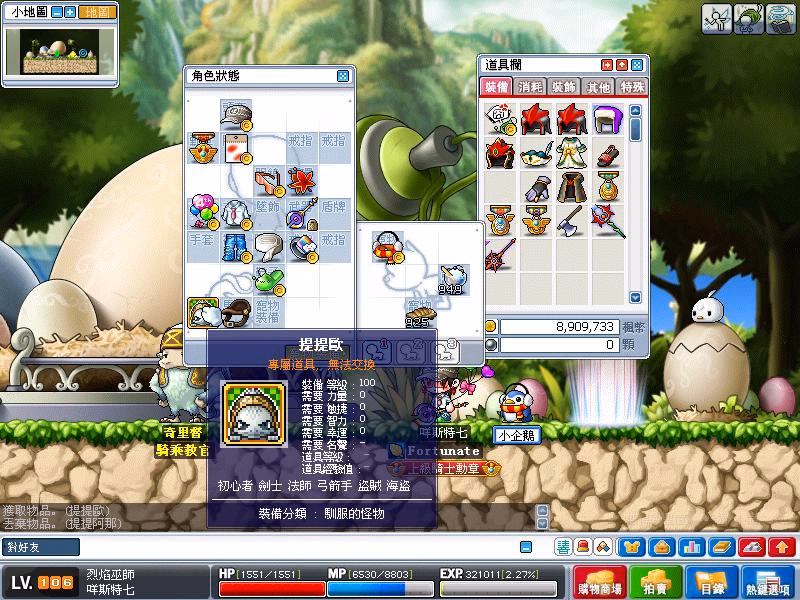800x600 pixels.
Task: Switch to the 消耗 inventory tab
Action: click(x=531, y=87)
